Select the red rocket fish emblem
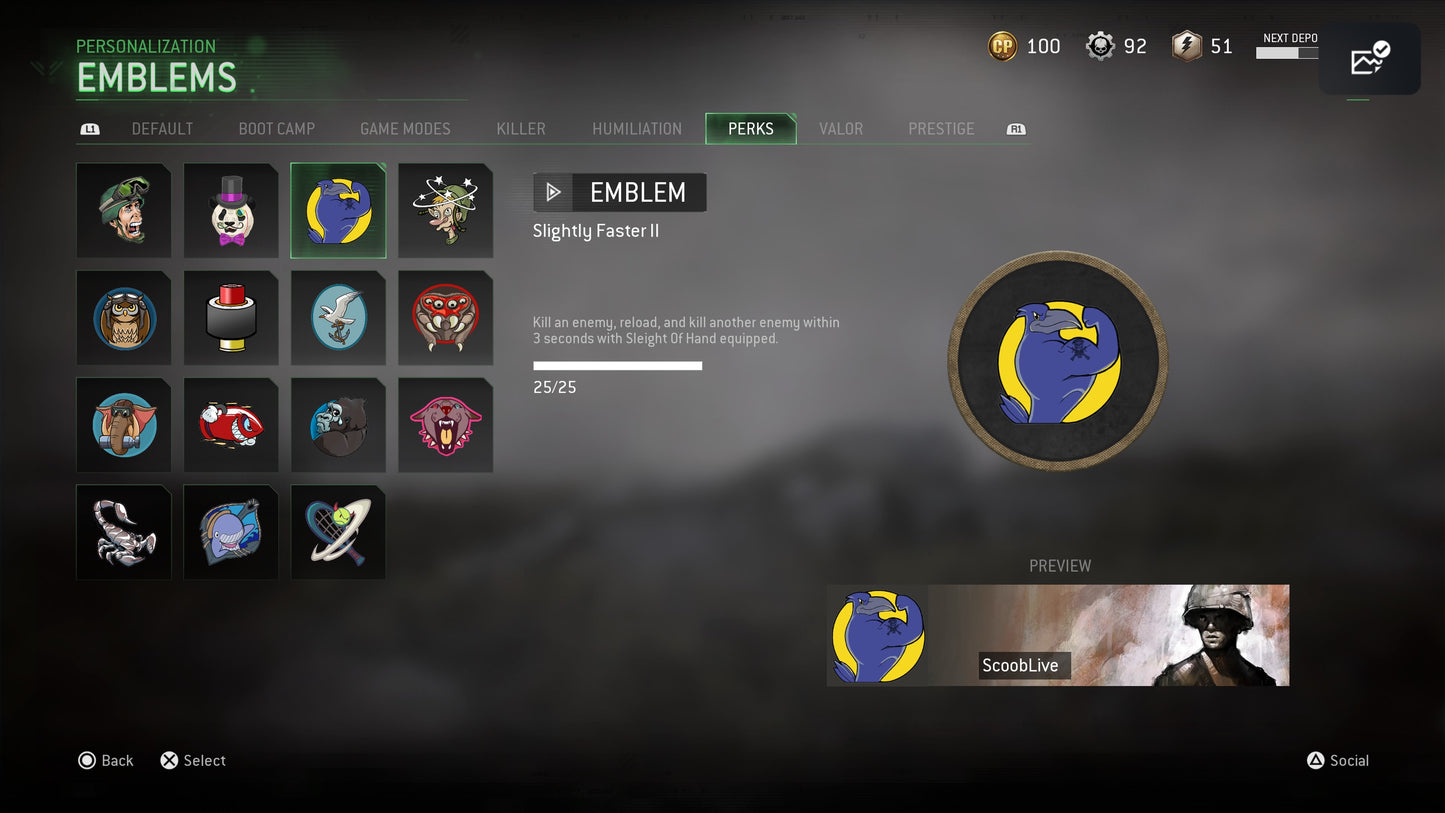The width and height of the screenshot is (1445, 813). point(231,424)
